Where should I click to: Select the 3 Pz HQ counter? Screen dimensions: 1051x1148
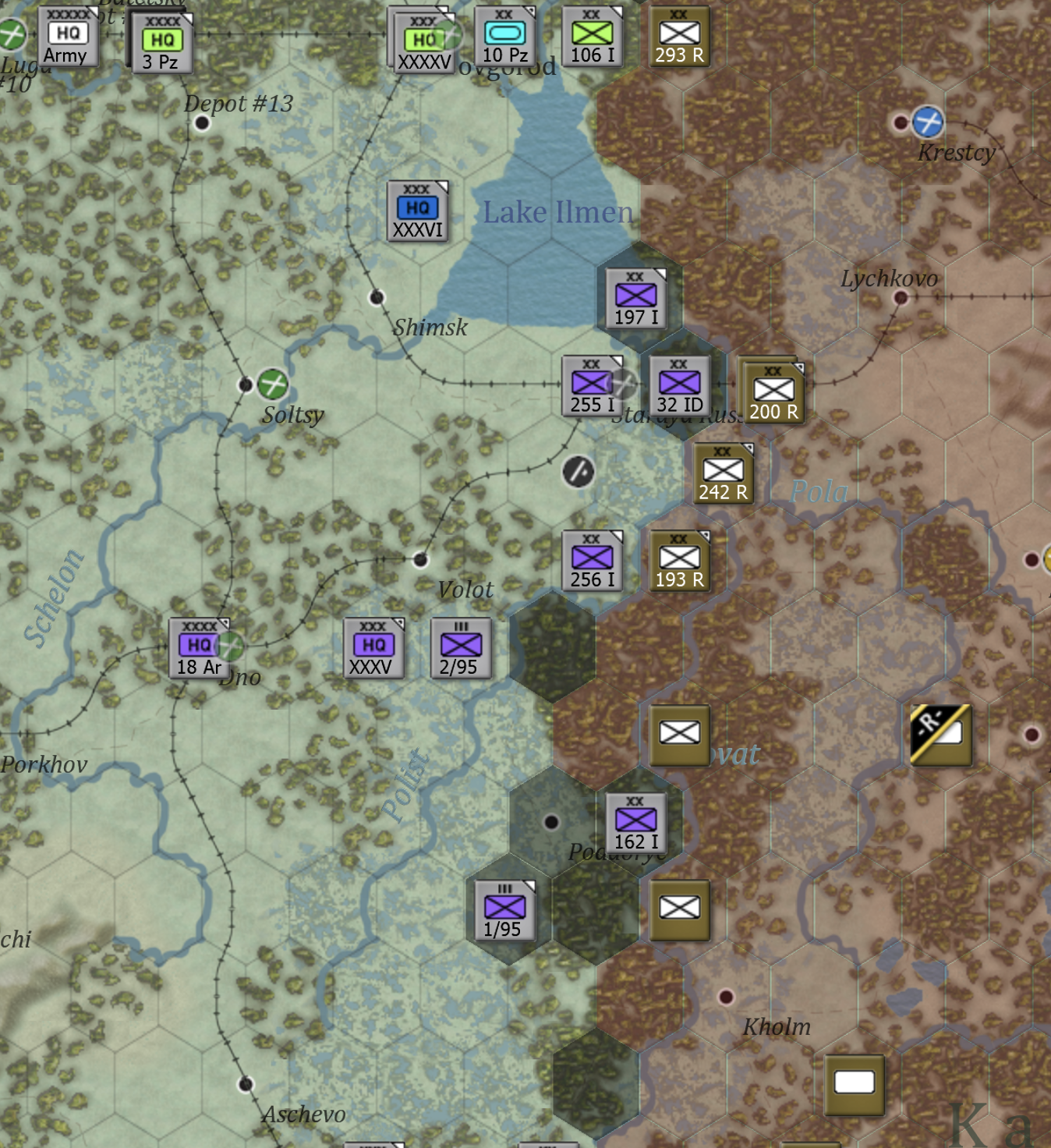point(164,43)
